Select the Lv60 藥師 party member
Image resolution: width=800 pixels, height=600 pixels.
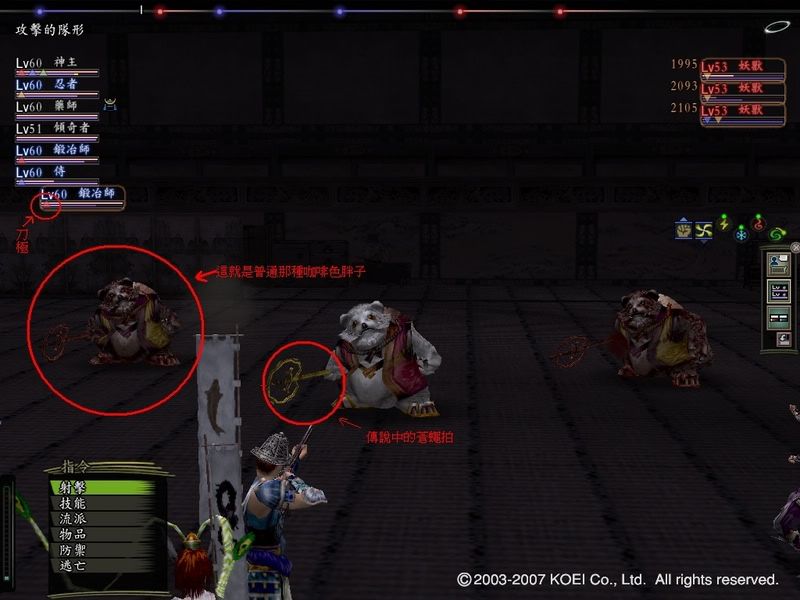tap(57, 107)
